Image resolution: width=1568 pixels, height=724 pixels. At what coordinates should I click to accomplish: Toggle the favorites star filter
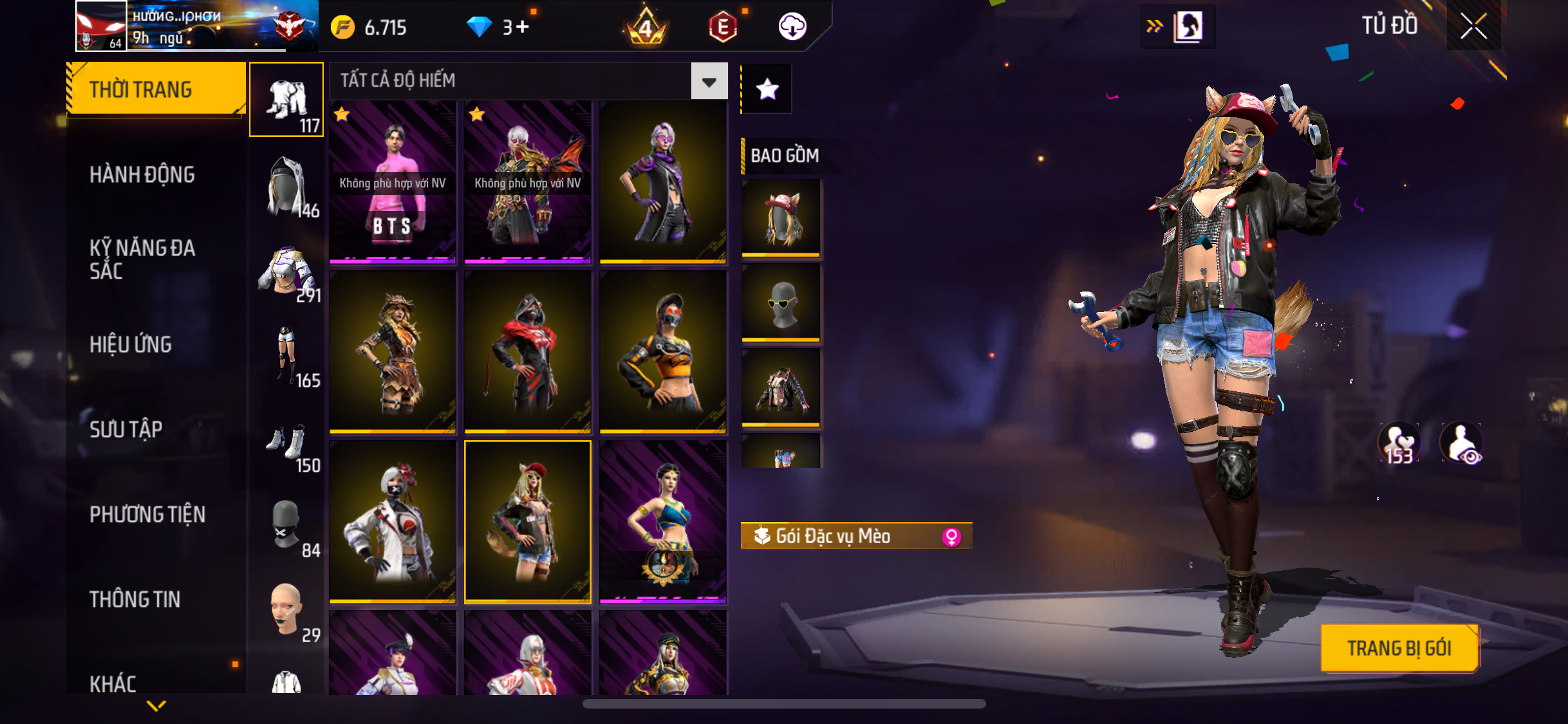(x=767, y=89)
